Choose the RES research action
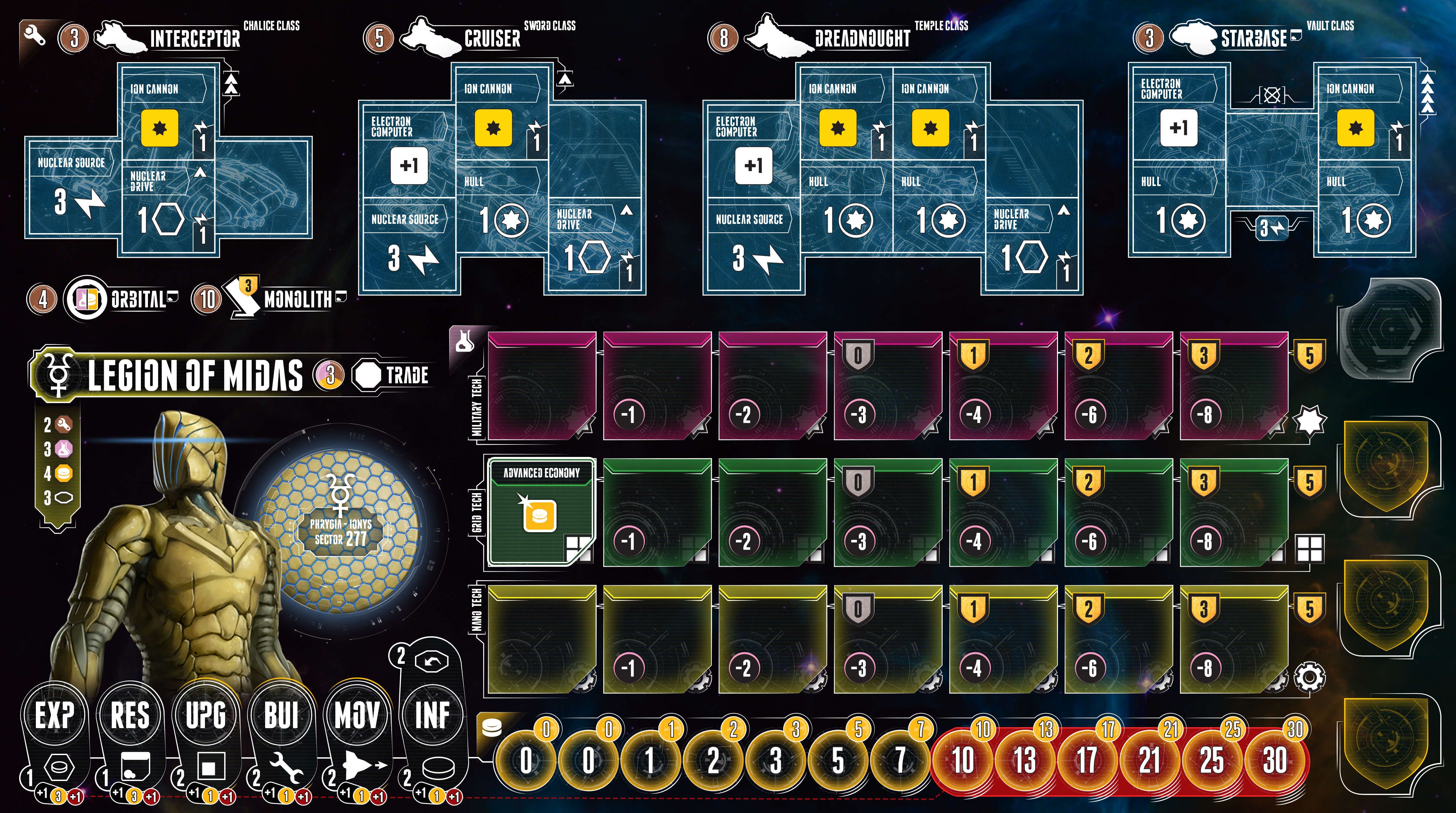 130,715
